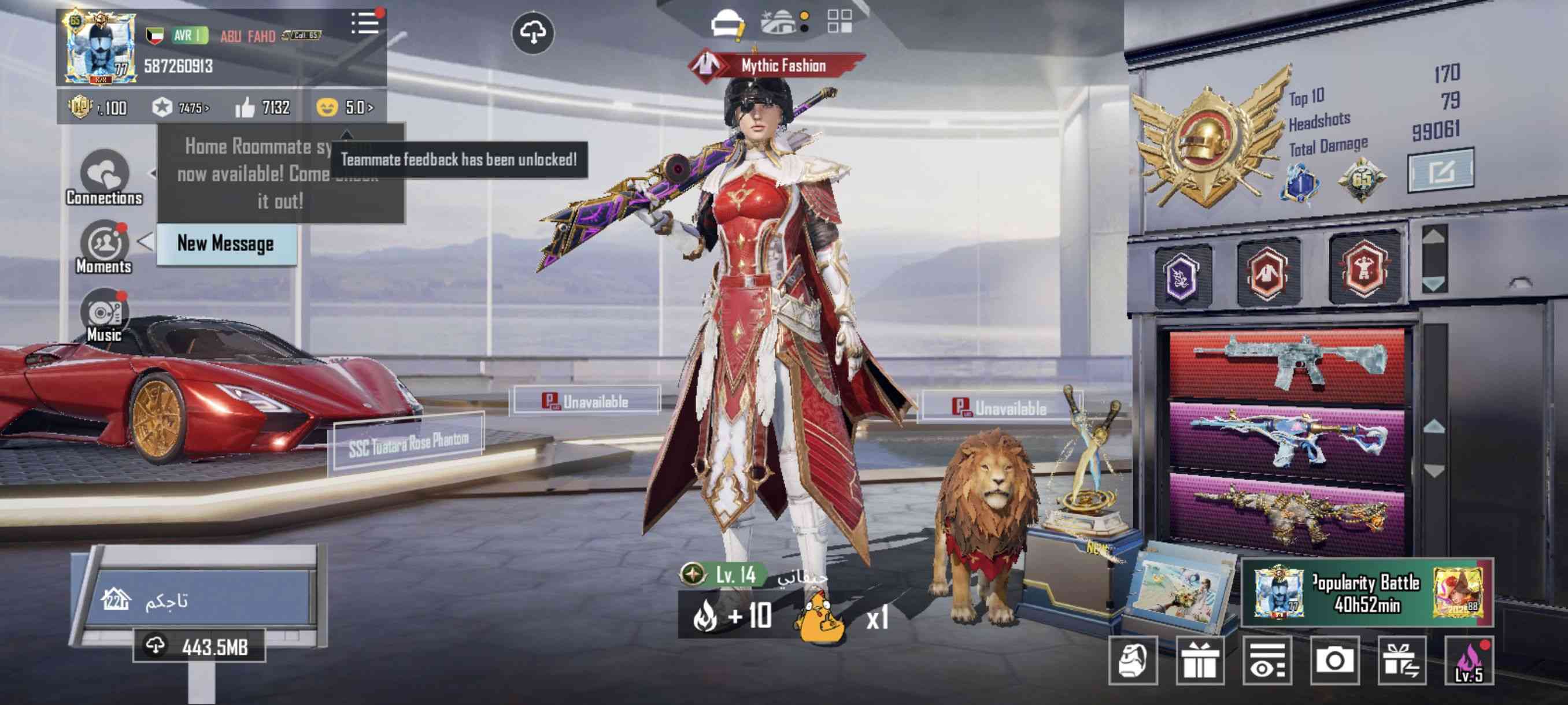1568x705 pixels.
Task: Open the gift box icon
Action: tap(1199, 660)
